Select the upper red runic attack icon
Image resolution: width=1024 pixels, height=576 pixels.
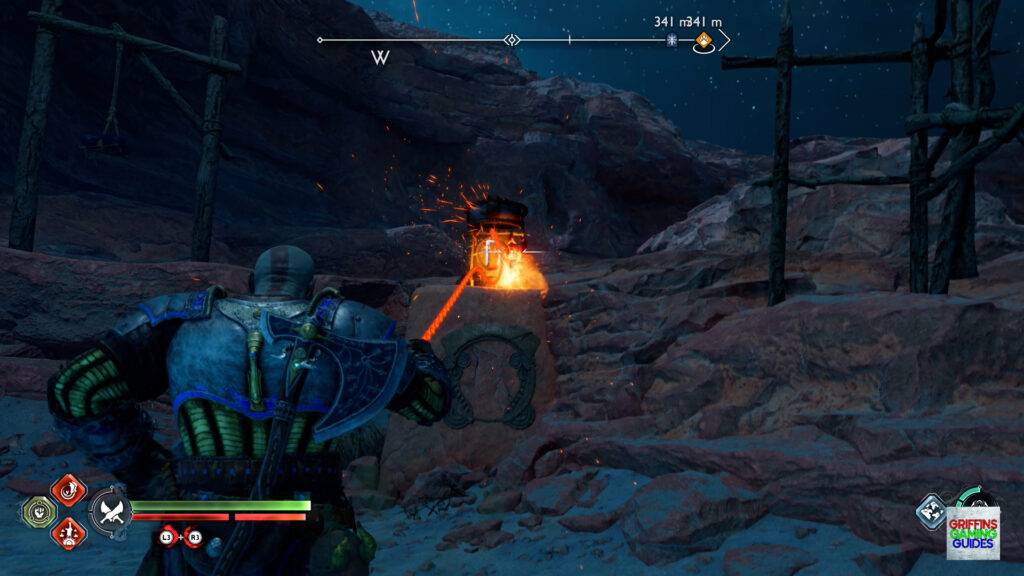[68, 489]
